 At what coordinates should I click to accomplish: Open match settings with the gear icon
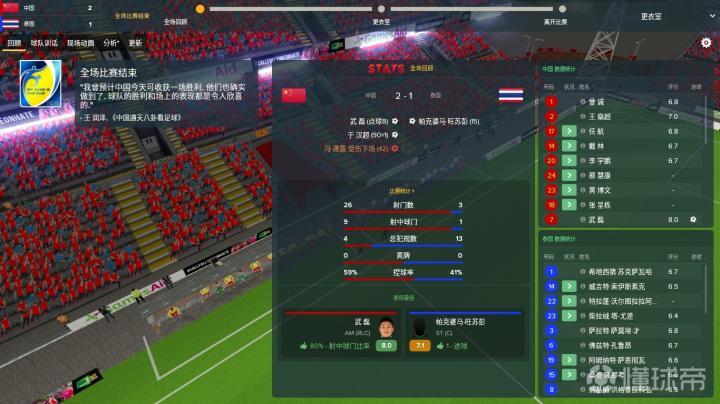coord(706,43)
